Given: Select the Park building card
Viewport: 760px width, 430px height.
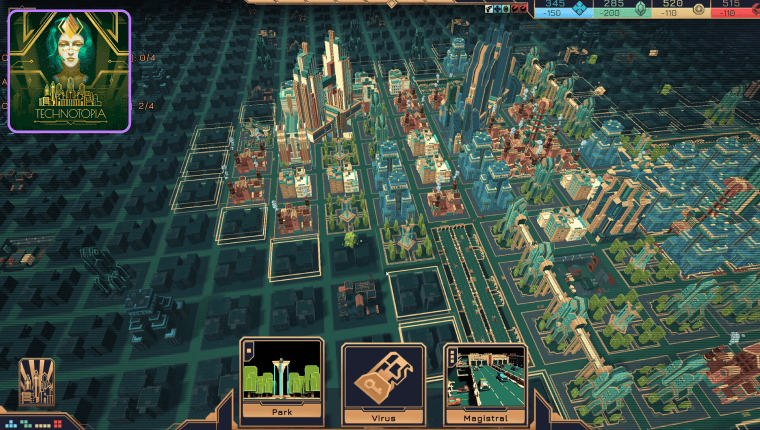Looking at the screenshot, I should (x=281, y=381).
